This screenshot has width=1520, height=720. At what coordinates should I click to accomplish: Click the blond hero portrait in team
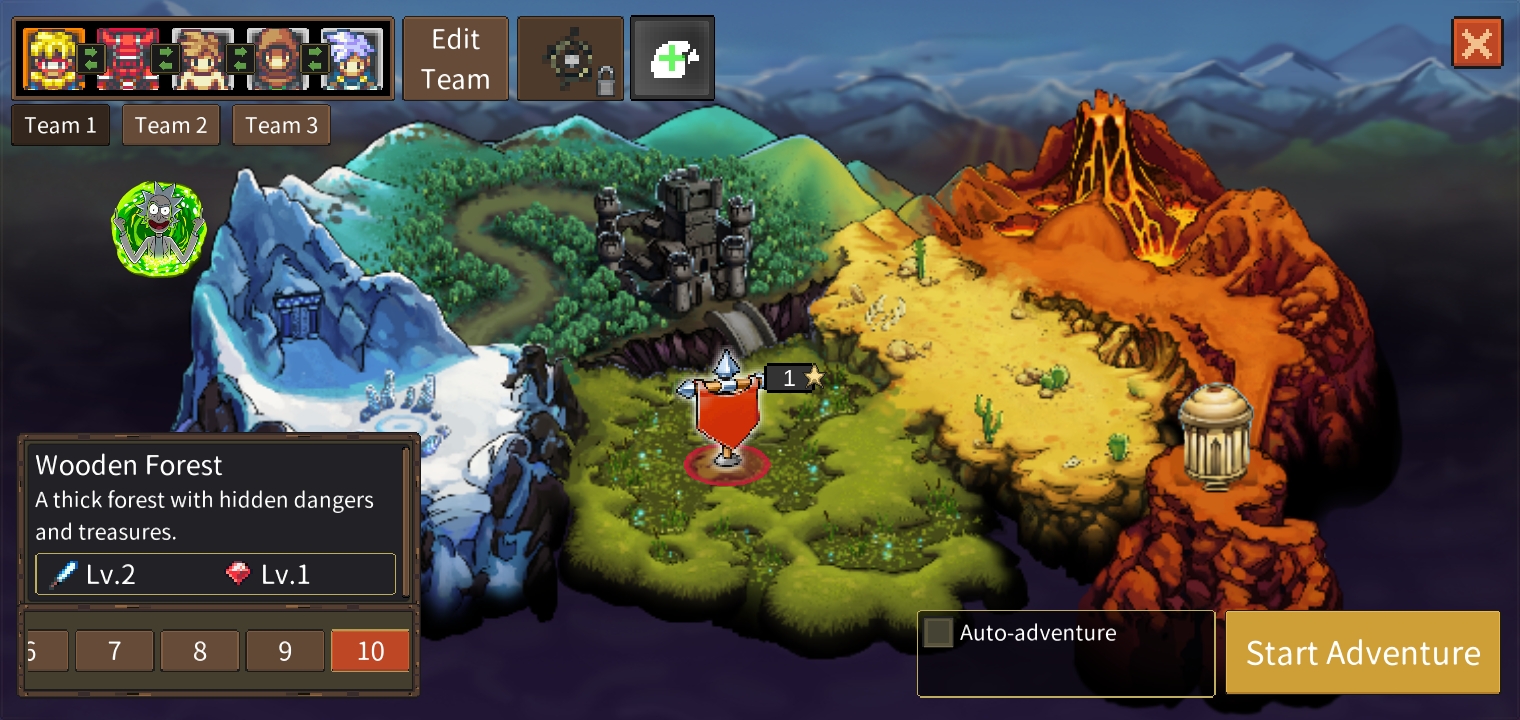tap(53, 58)
